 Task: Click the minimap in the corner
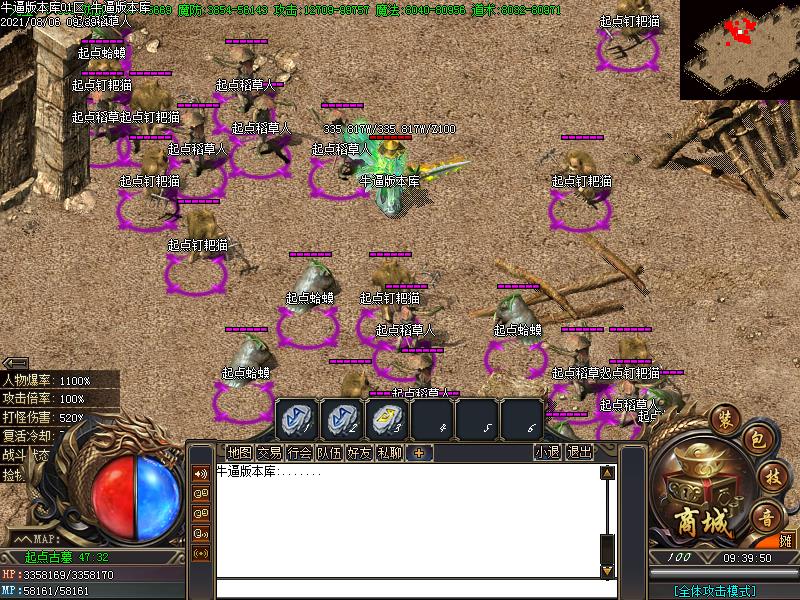[740, 50]
